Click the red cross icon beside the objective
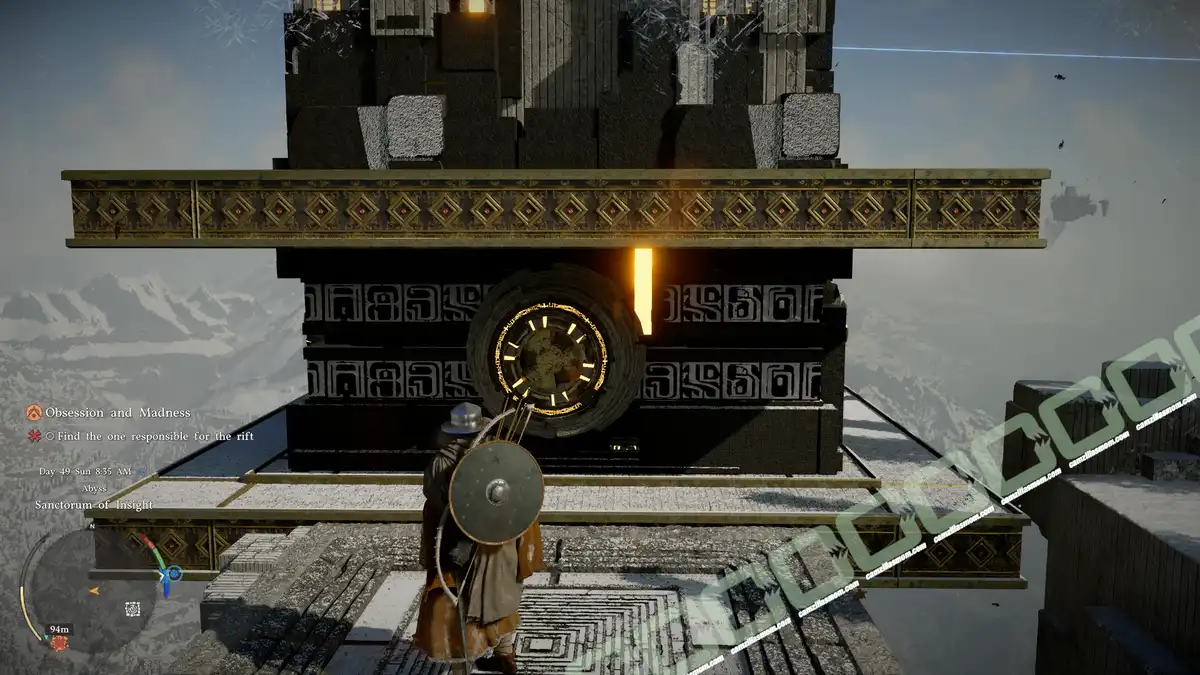1200x675 pixels. pos(33,436)
